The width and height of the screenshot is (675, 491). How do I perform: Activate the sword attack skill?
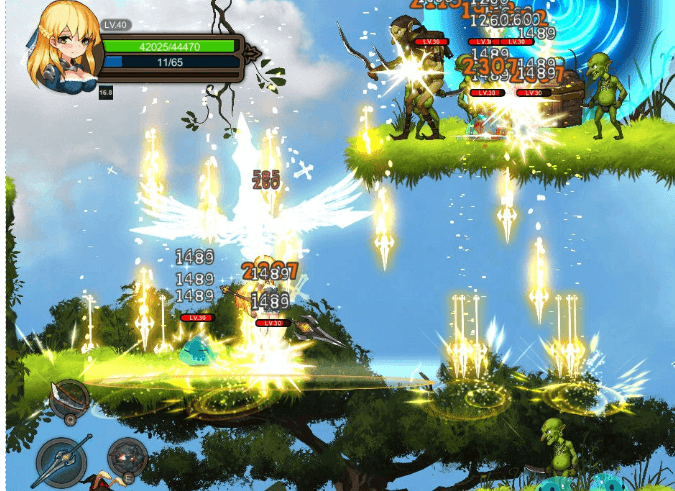(x=63, y=463)
